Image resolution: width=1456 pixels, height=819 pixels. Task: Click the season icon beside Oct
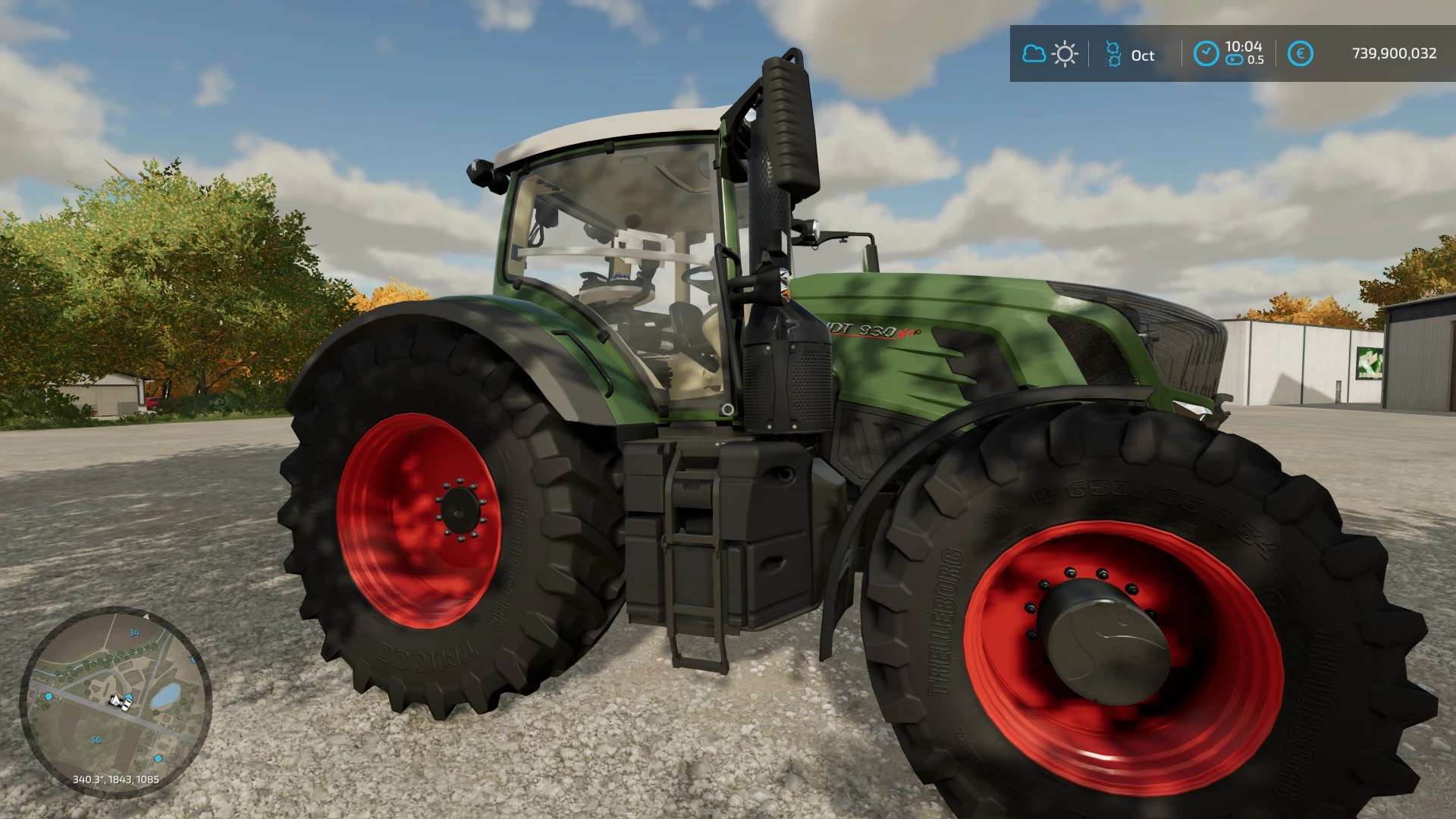coord(1112,54)
